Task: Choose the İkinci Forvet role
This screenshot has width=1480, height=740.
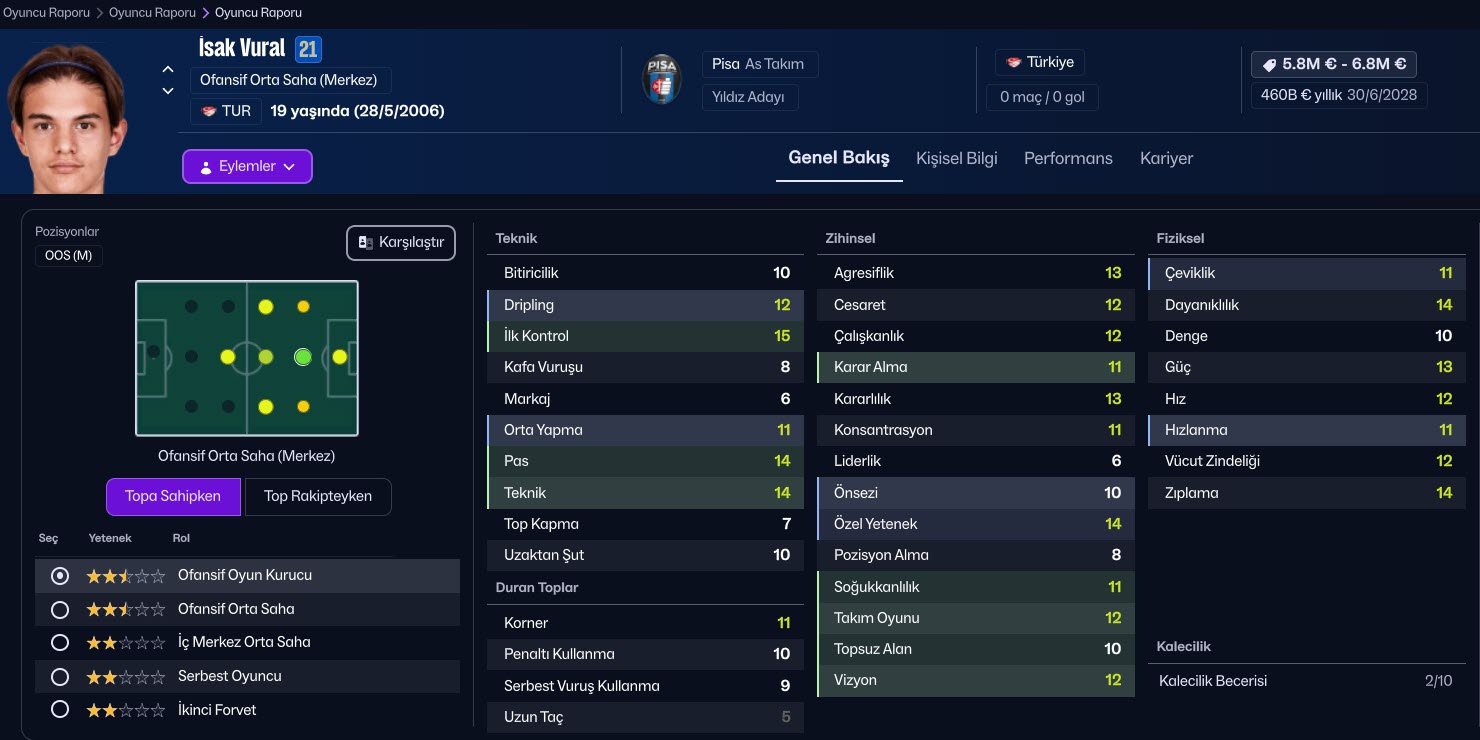Action: click(60, 710)
